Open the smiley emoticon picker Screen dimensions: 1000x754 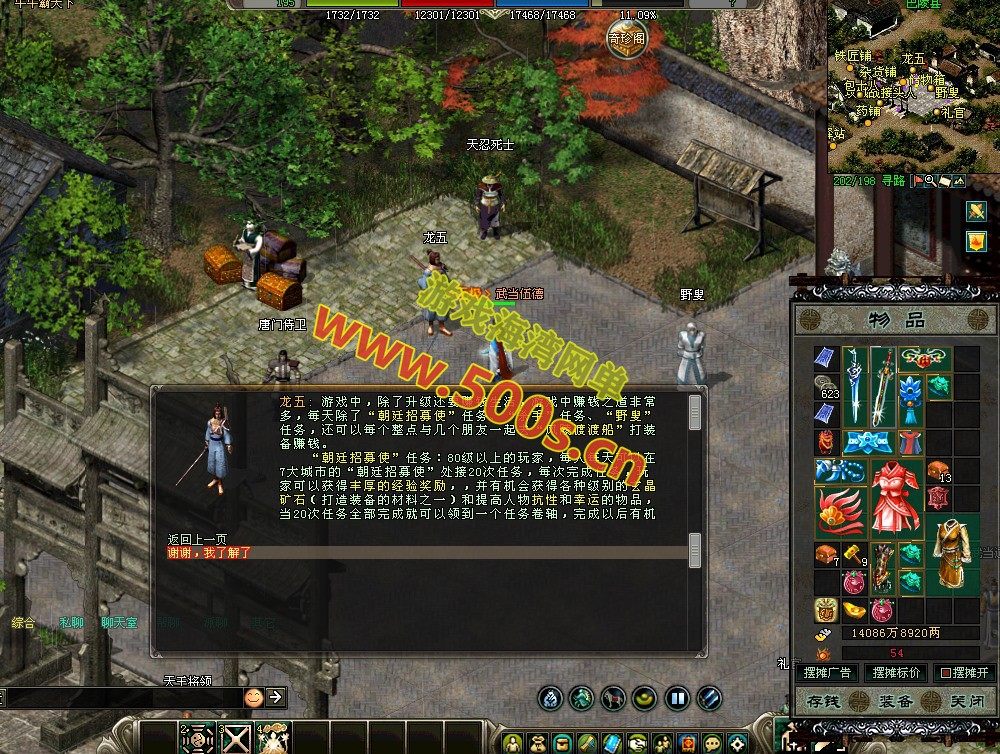[x=253, y=696]
